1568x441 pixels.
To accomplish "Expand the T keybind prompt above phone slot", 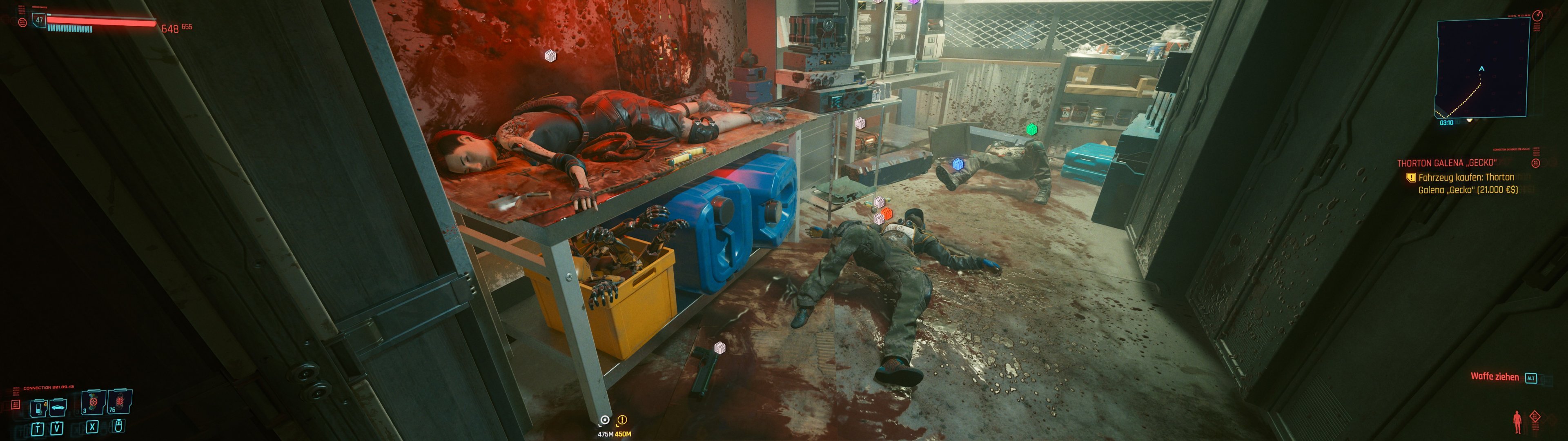I will click(38, 429).
